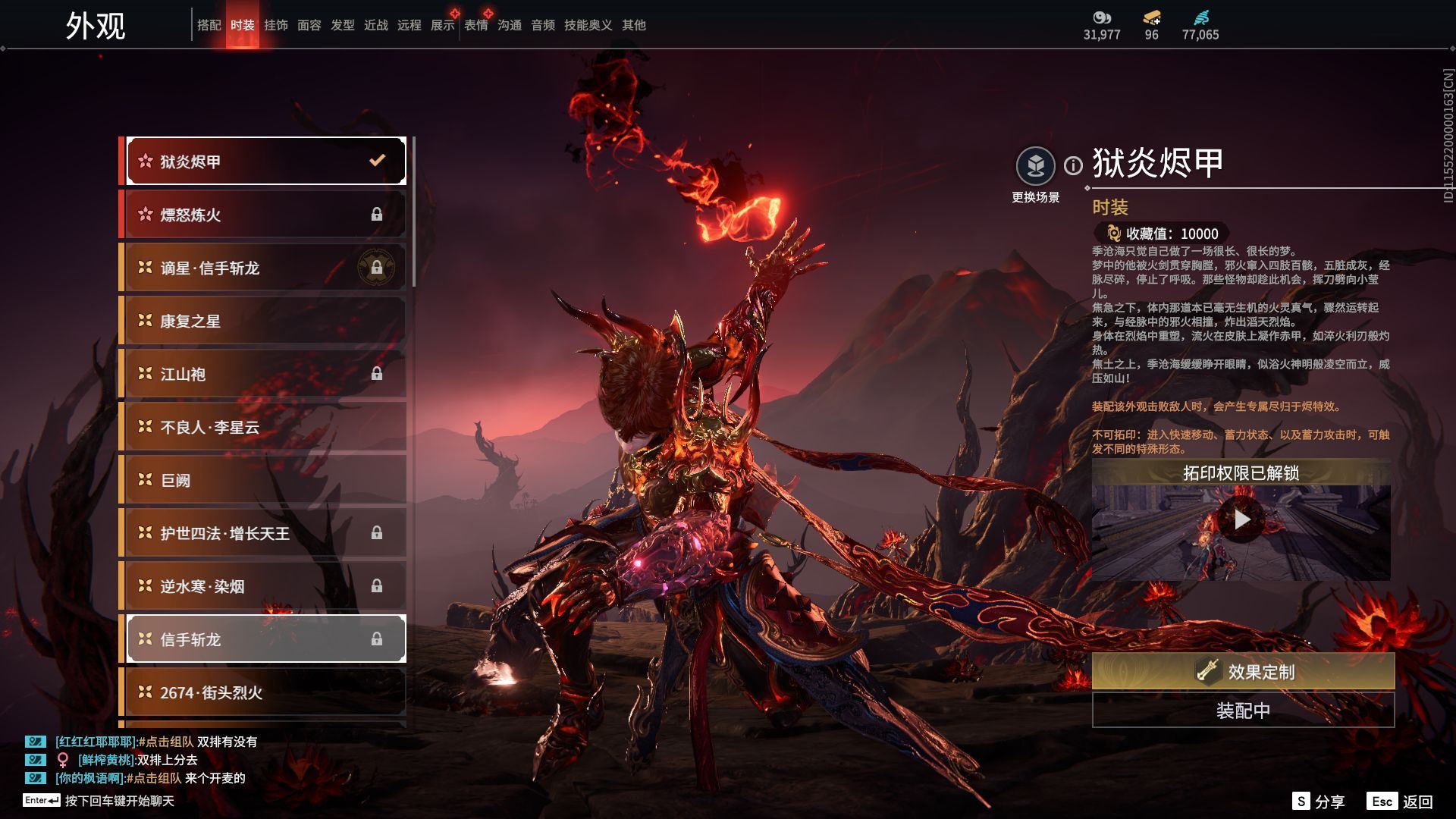Open the 挂饰 tab

[x=275, y=25]
